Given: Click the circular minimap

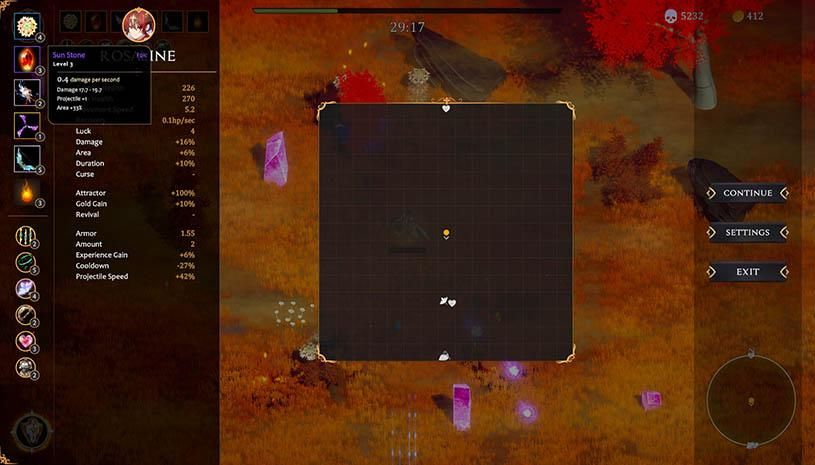Looking at the screenshot, I should click(x=751, y=400).
